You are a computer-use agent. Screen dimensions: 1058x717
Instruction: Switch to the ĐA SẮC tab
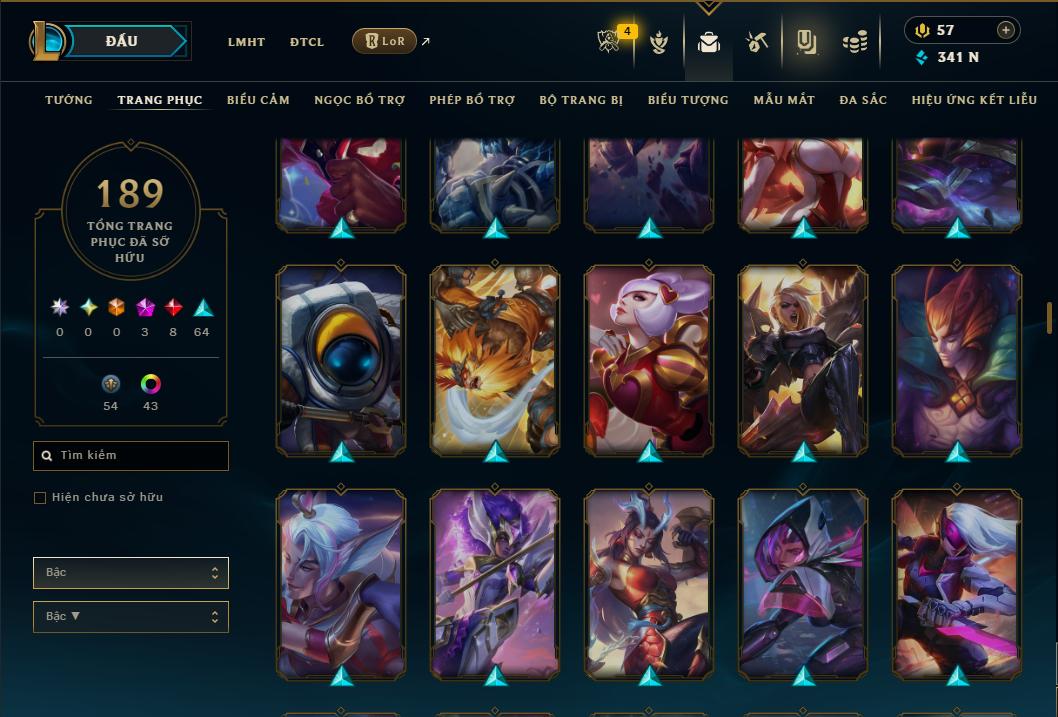click(863, 100)
